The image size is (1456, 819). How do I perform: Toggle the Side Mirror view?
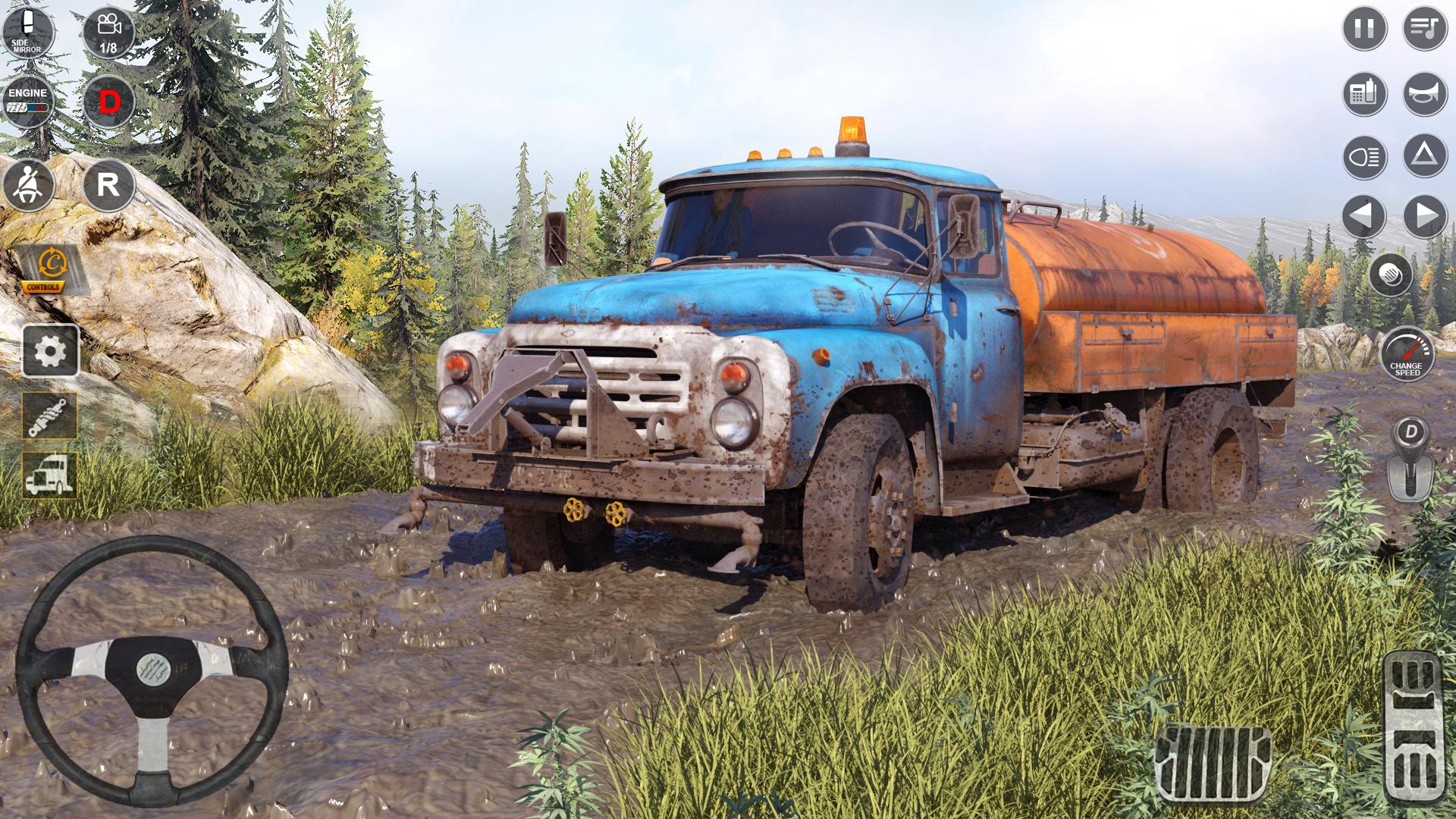tap(28, 32)
